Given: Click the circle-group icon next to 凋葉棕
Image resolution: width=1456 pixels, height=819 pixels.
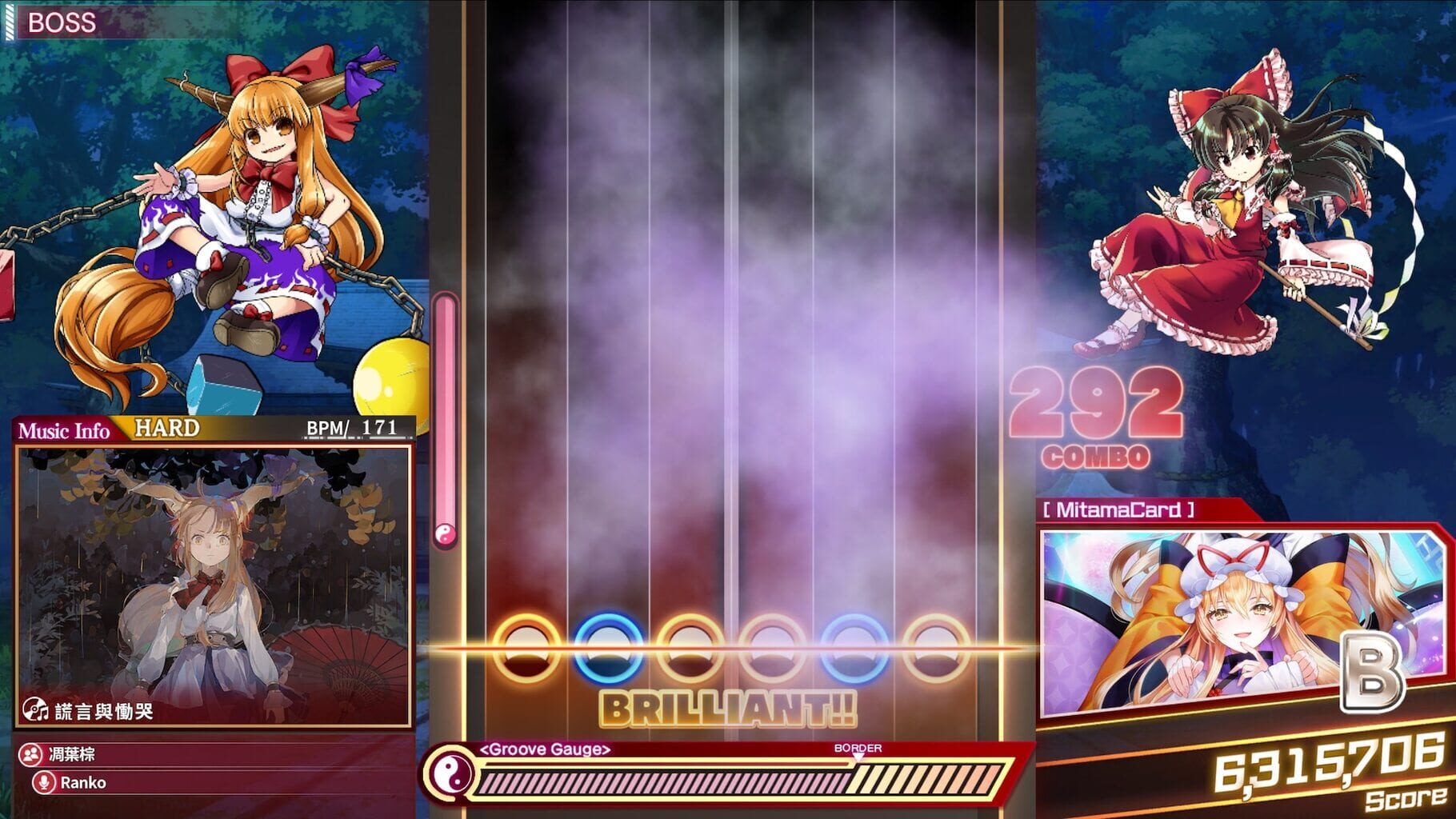Looking at the screenshot, I should tap(29, 753).
